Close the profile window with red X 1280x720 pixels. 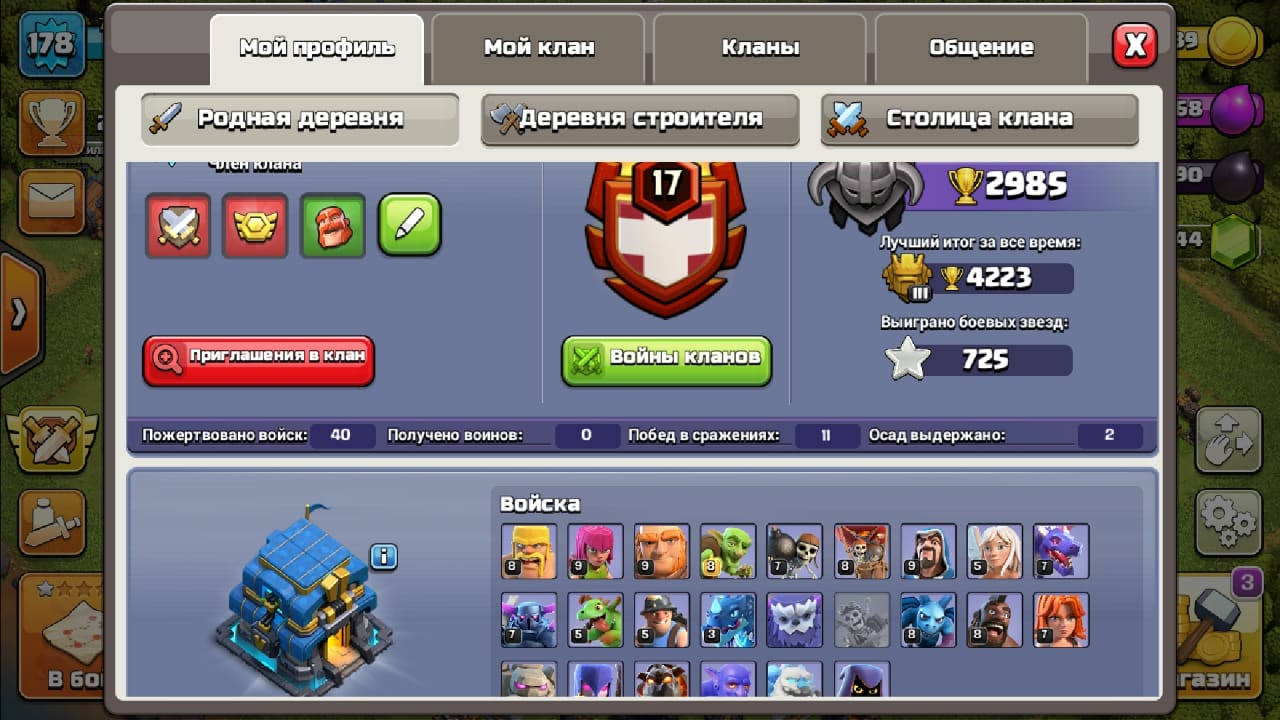1135,45
